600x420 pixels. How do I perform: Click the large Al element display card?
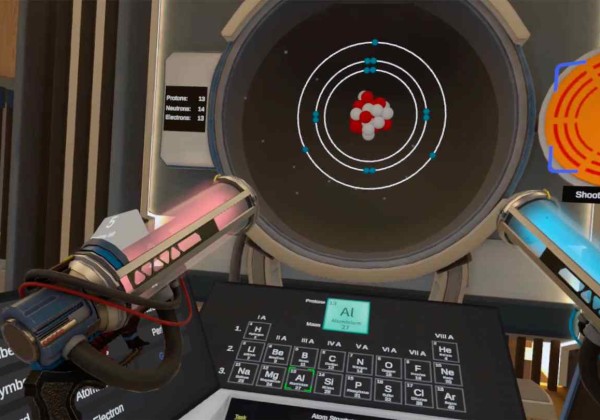[346, 315]
